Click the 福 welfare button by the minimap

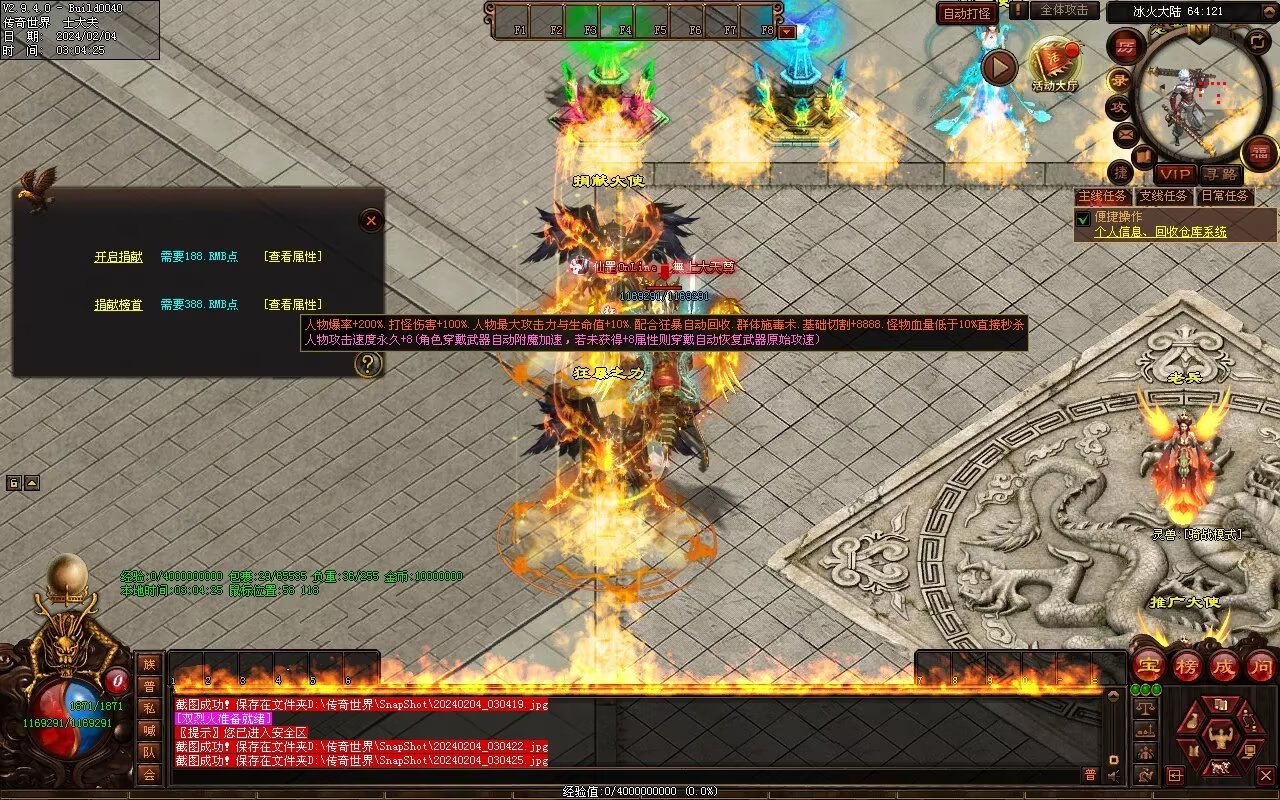(1259, 152)
